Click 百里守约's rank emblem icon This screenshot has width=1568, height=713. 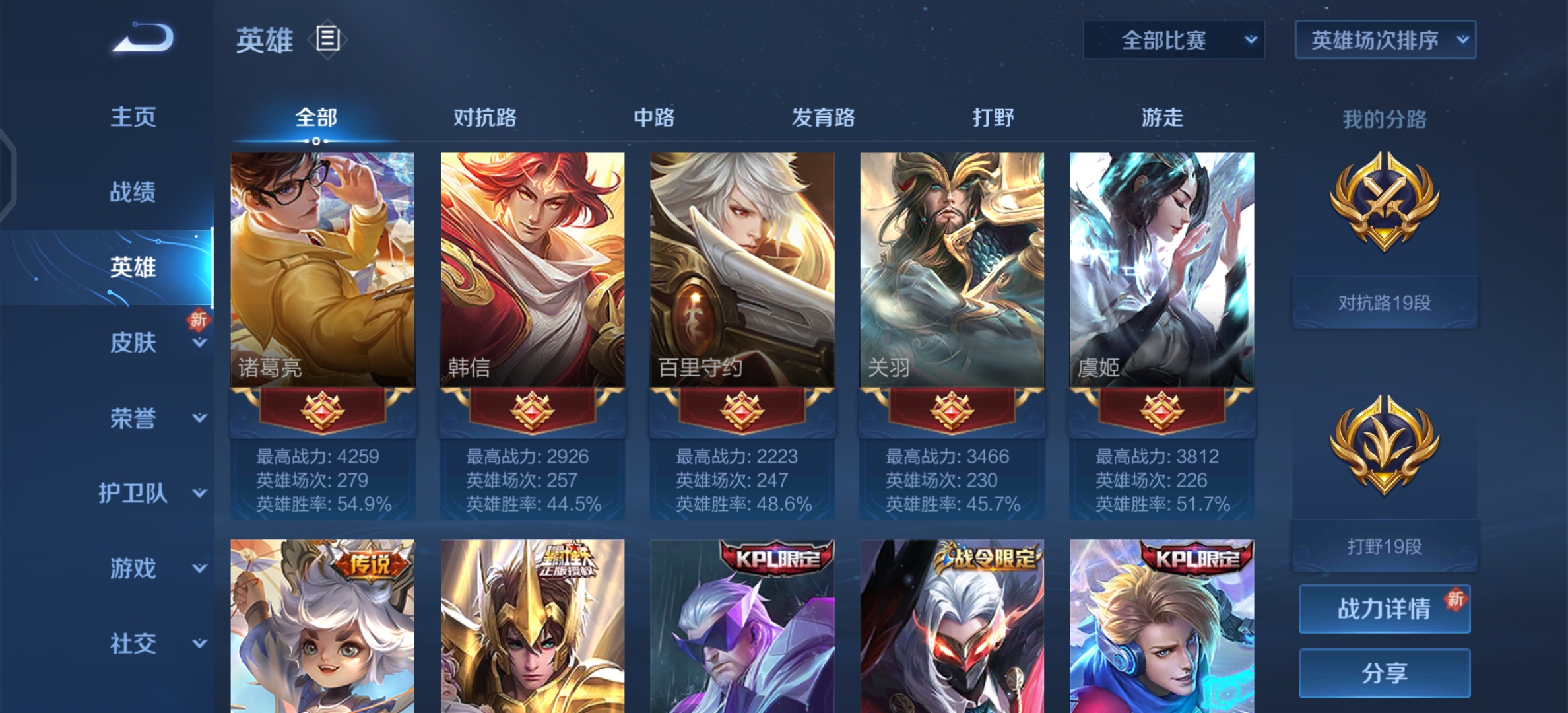(741, 410)
